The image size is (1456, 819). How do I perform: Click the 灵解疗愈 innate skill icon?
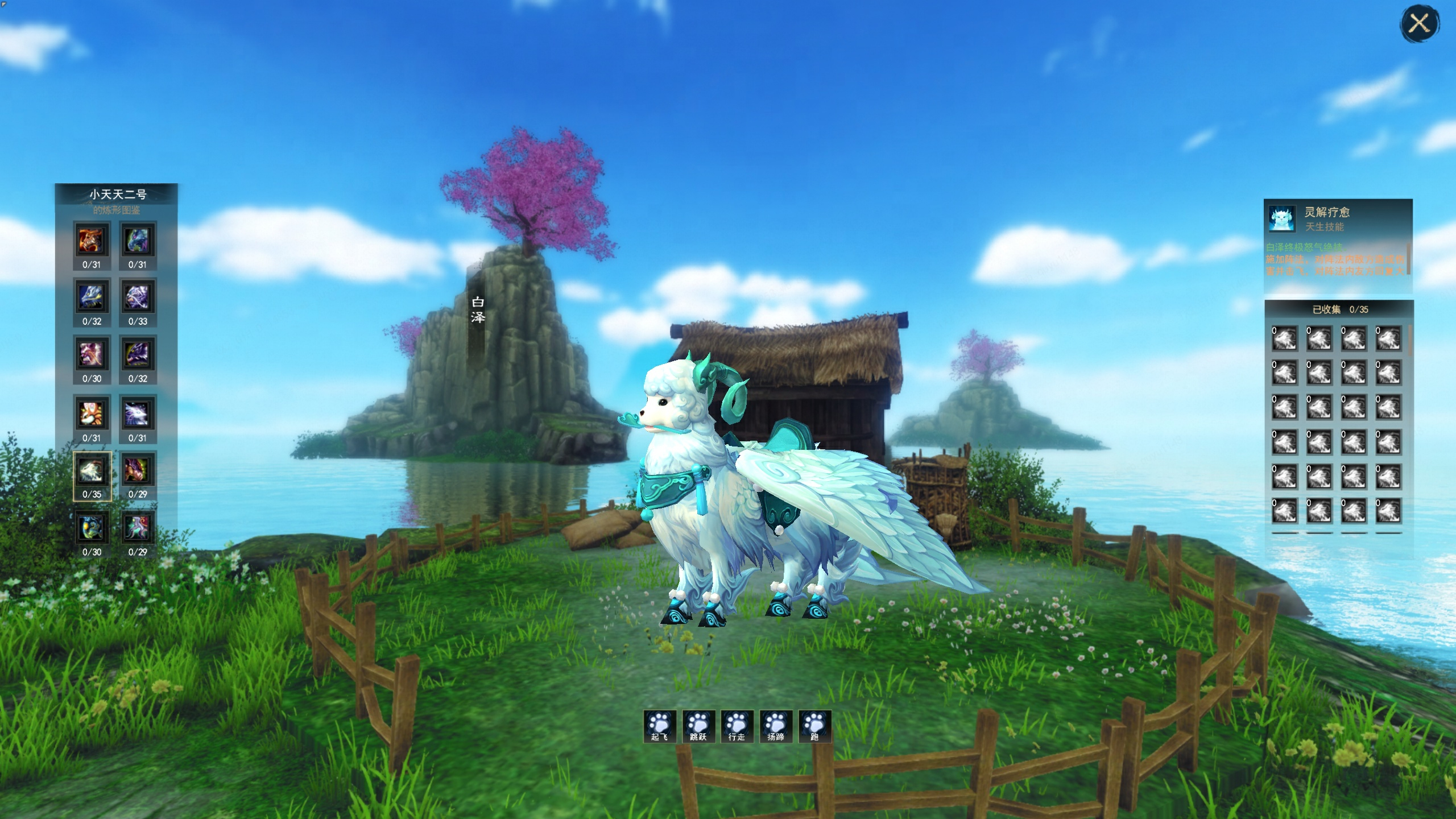(x=1282, y=218)
